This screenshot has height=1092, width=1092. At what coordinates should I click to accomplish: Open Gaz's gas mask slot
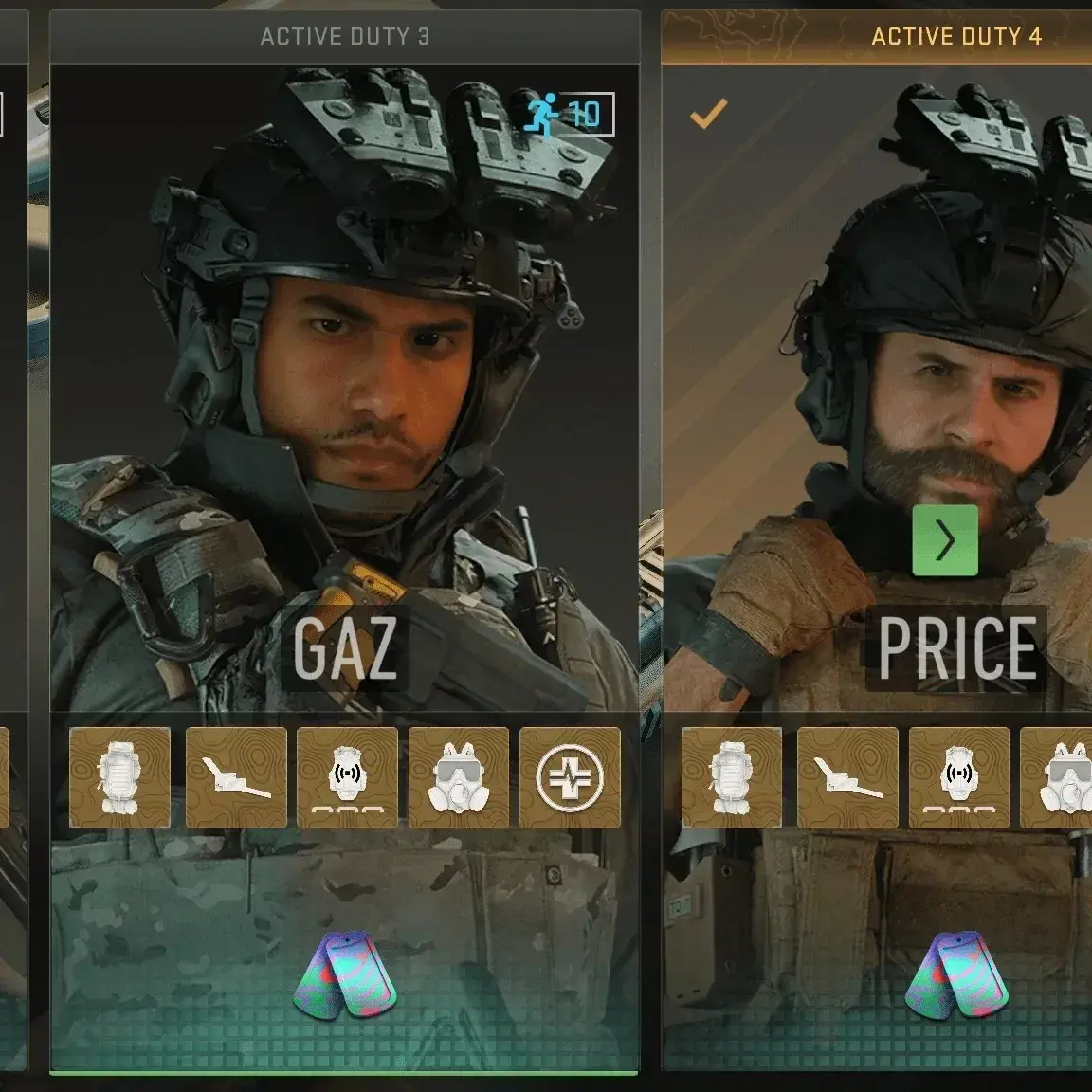click(x=459, y=777)
